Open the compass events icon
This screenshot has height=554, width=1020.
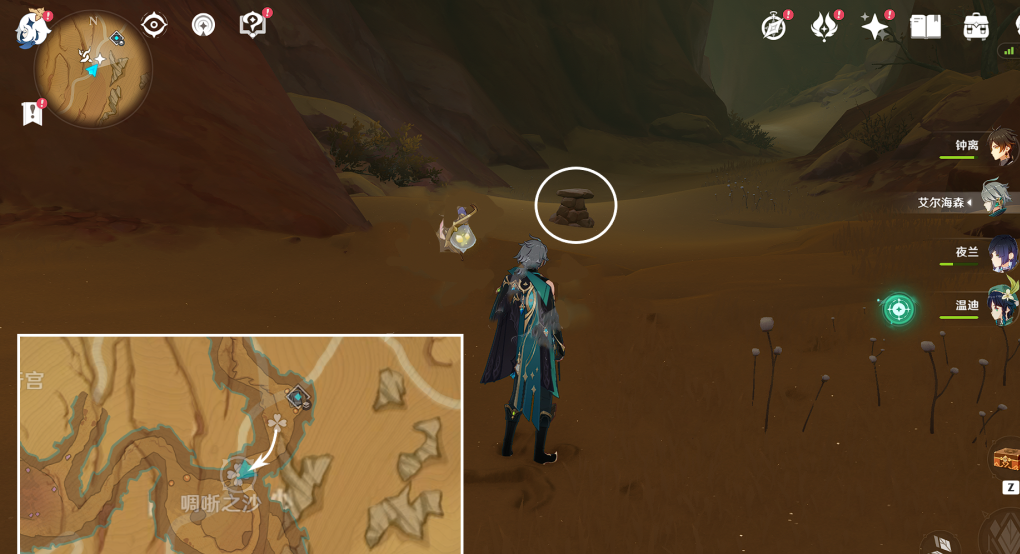(774, 27)
